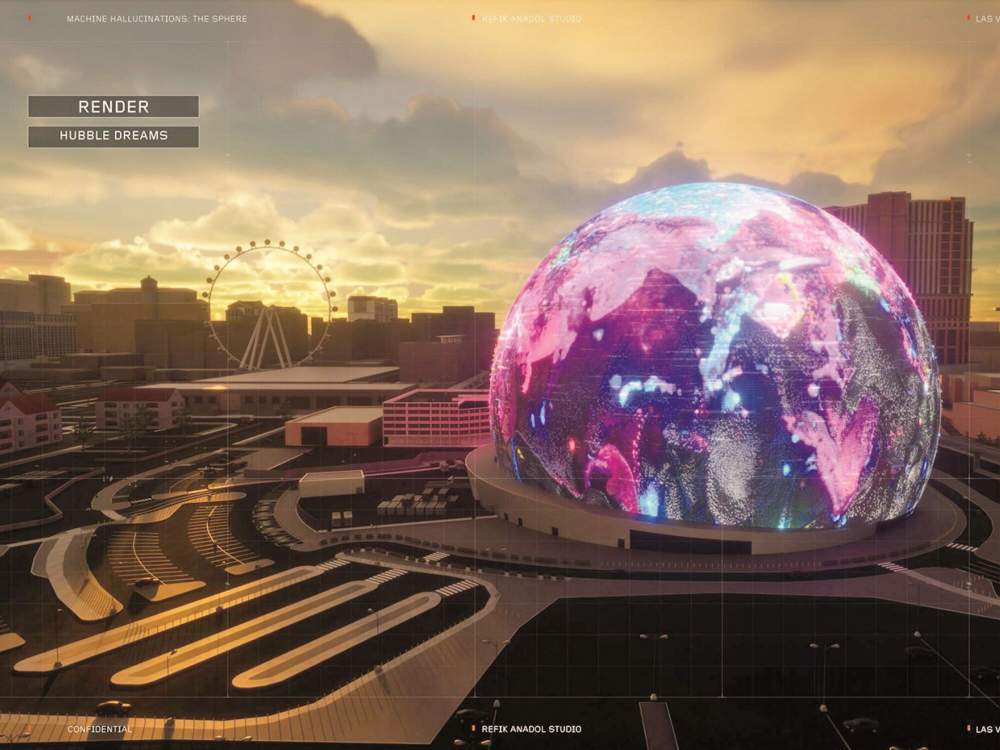Select the RENDER label box
1000x750 pixels.
113,106
